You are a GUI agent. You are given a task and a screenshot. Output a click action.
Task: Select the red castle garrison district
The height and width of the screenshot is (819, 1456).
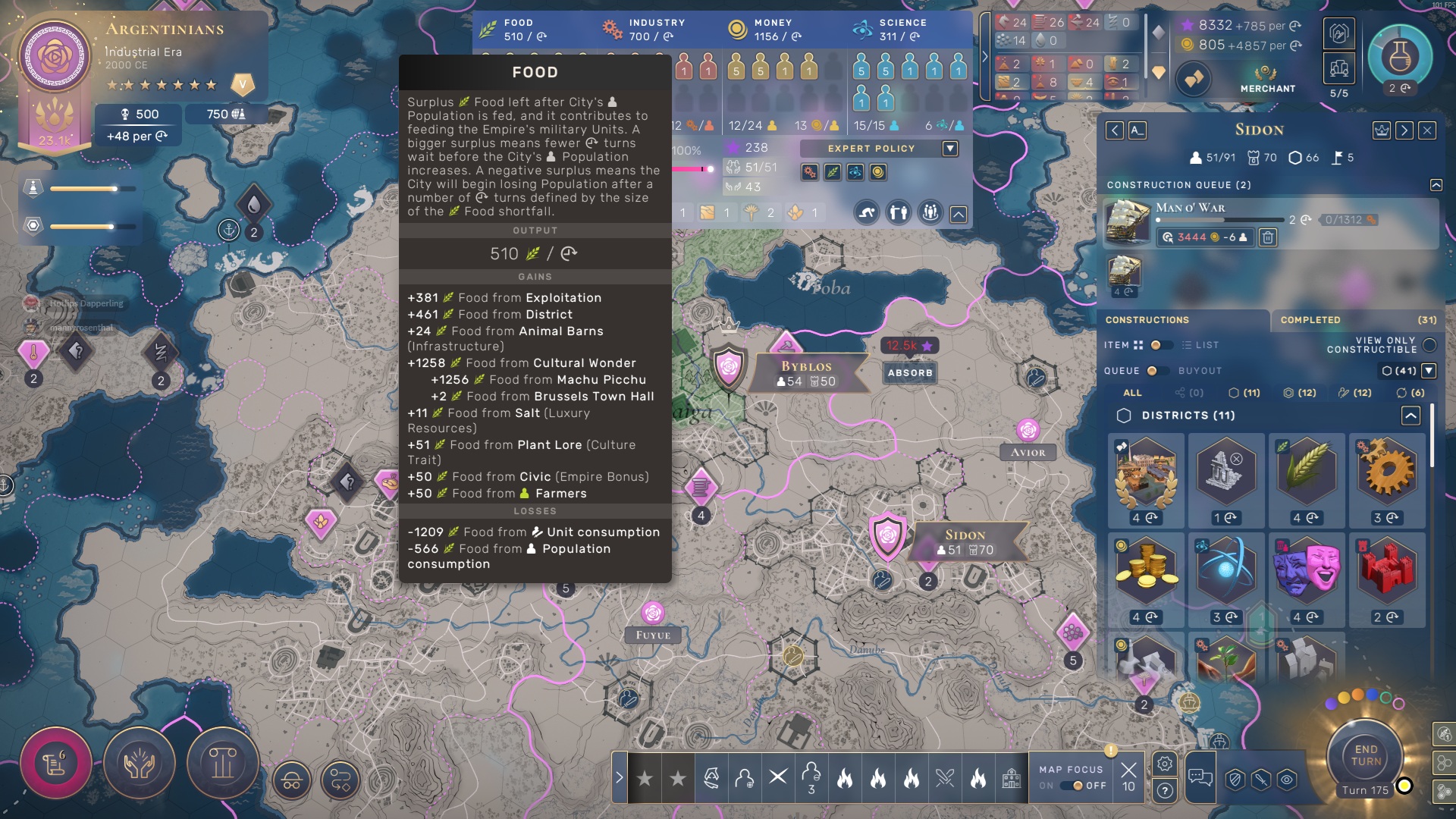pos(1386,567)
